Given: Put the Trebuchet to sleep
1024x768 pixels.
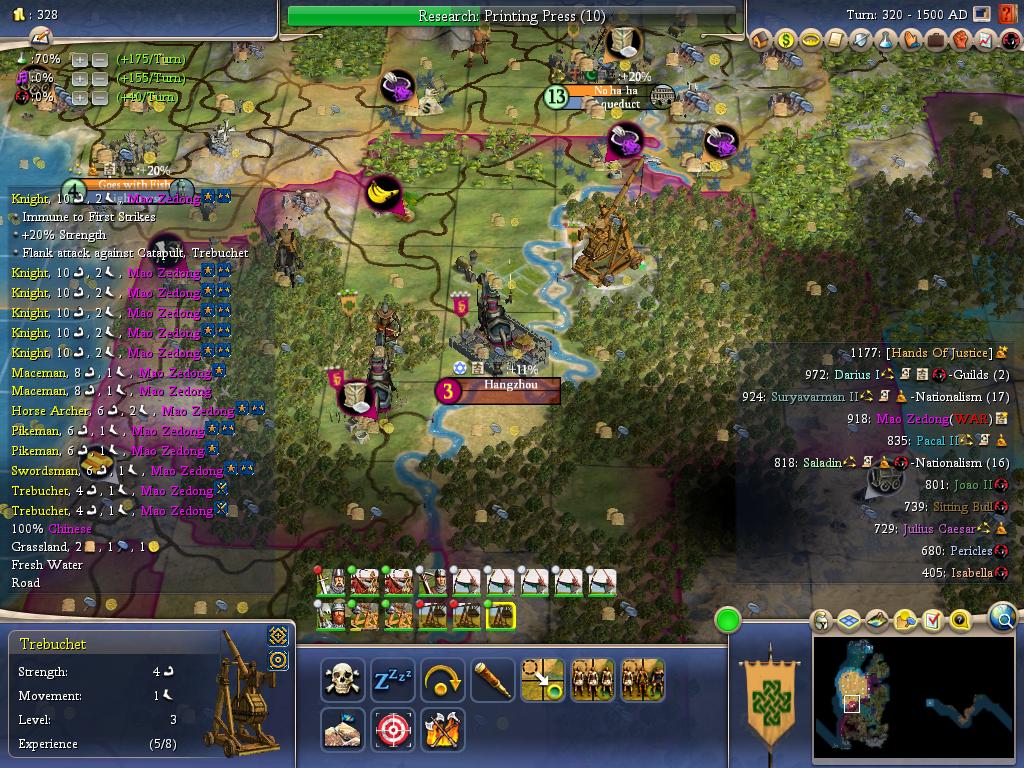Looking at the screenshot, I should pyautogui.click(x=393, y=680).
